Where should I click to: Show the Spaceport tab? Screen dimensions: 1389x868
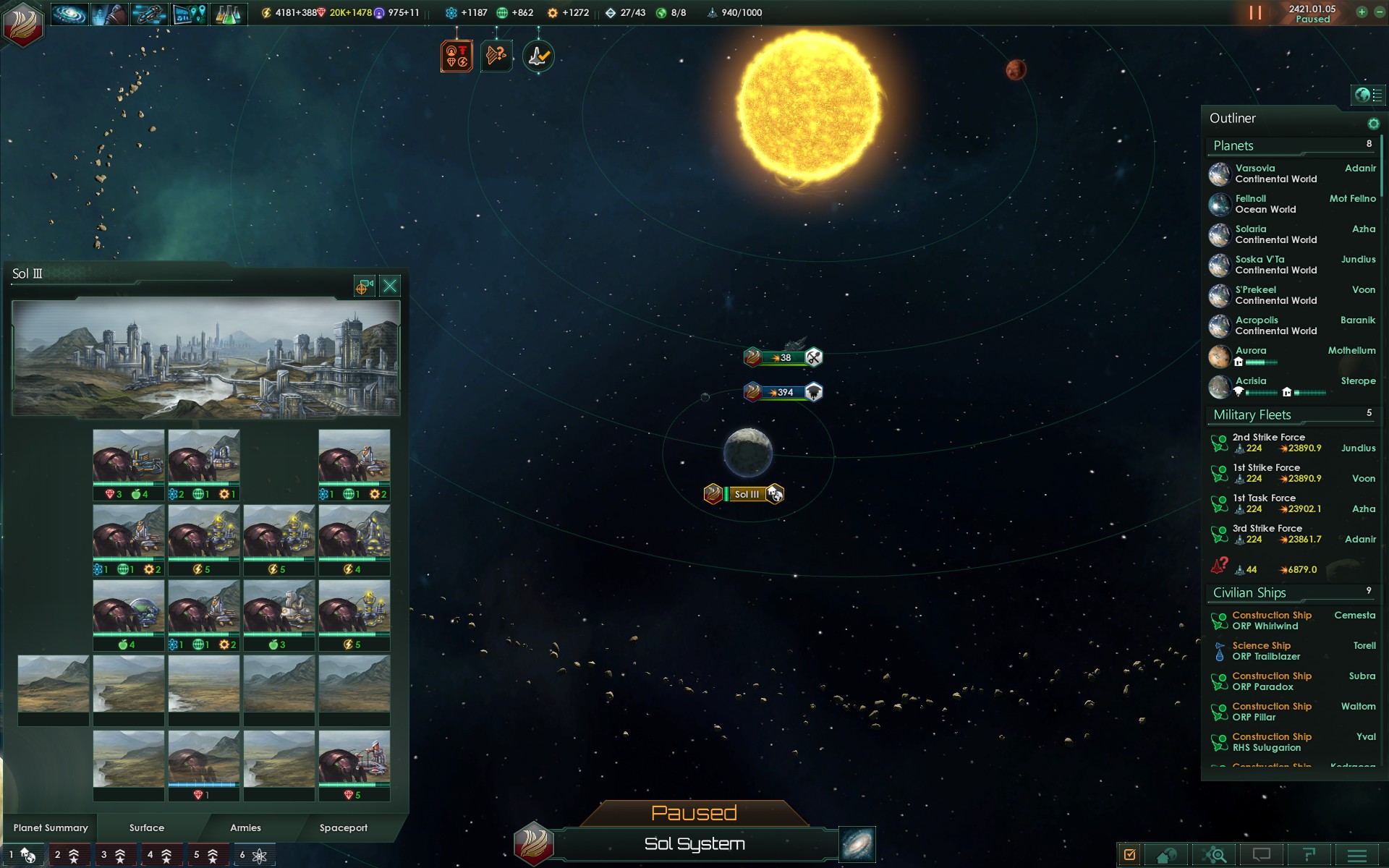[x=343, y=827]
